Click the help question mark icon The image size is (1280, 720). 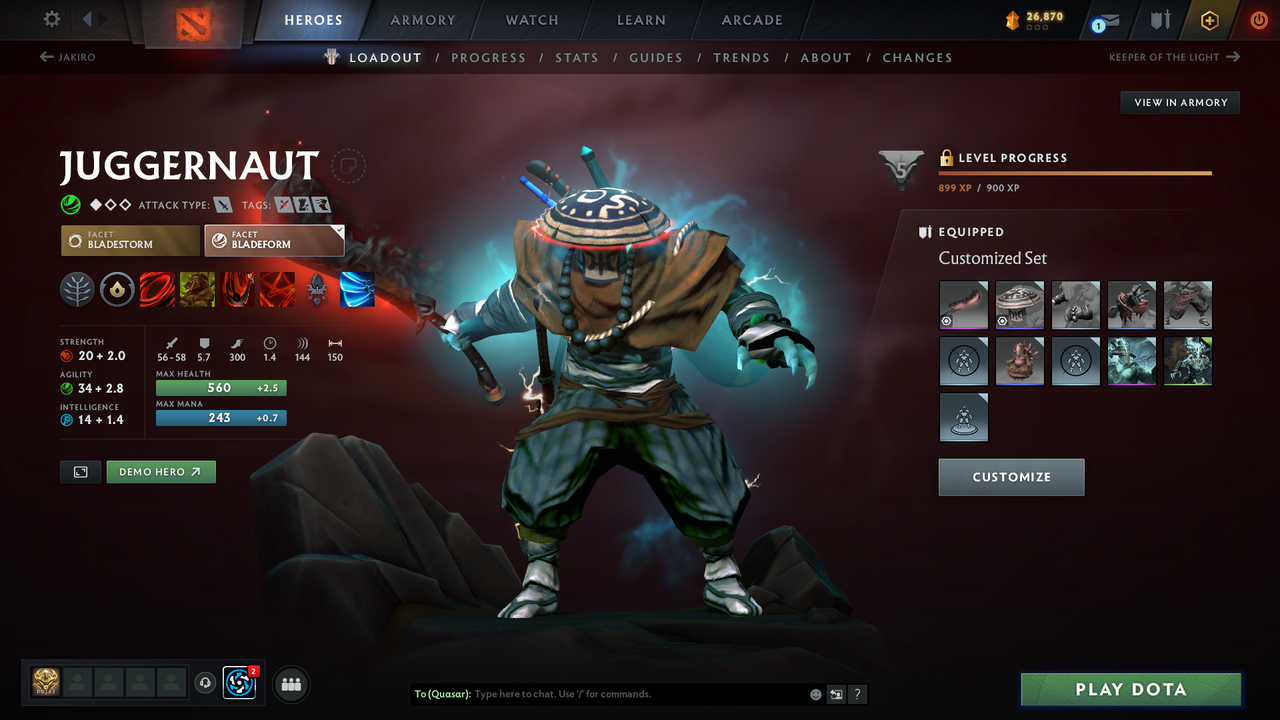(x=857, y=694)
